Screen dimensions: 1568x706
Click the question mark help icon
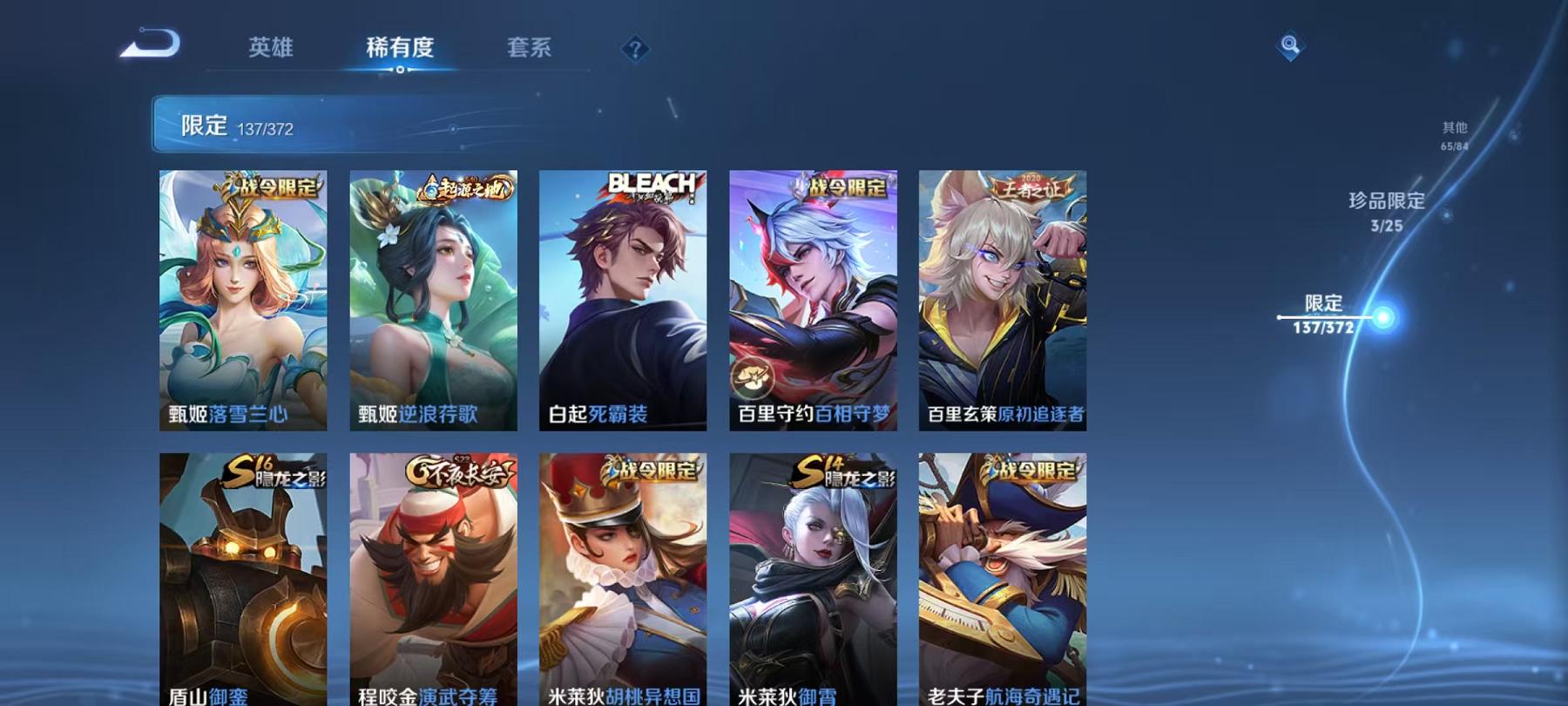(x=637, y=50)
